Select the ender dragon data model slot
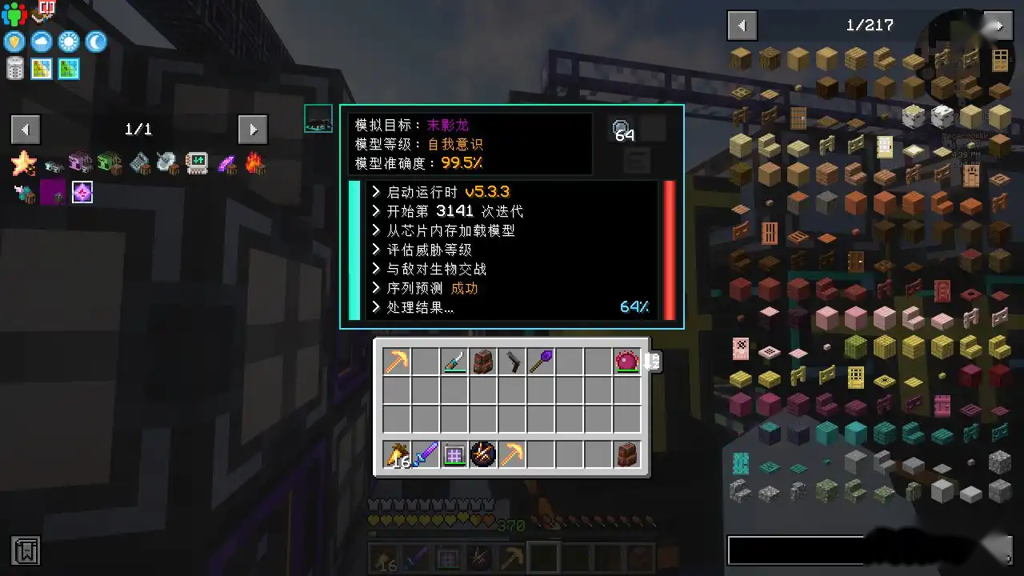The width and height of the screenshot is (1024, 576). (x=318, y=119)
